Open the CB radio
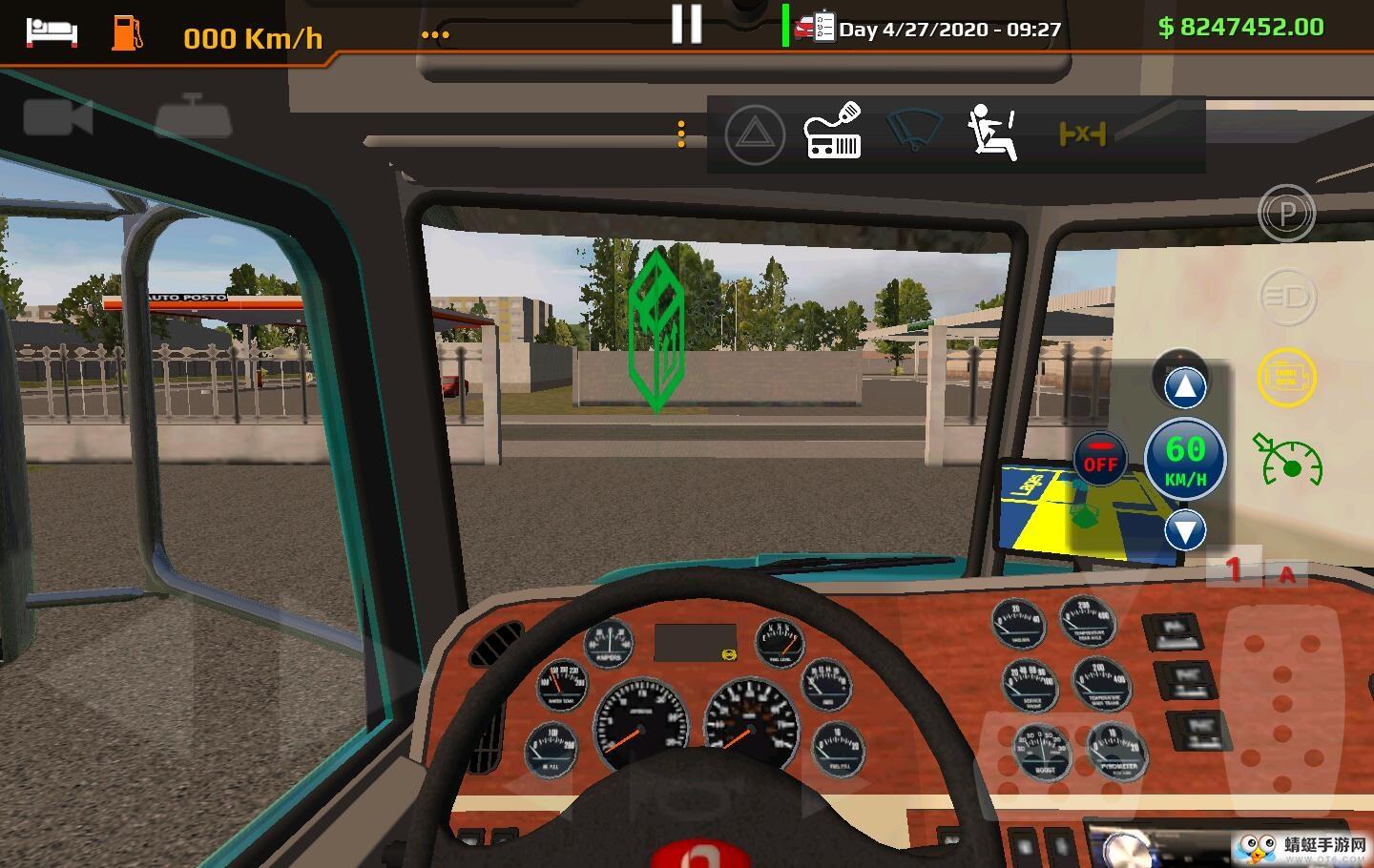This screenshot has width=1374, height=868. click(833, 132)
